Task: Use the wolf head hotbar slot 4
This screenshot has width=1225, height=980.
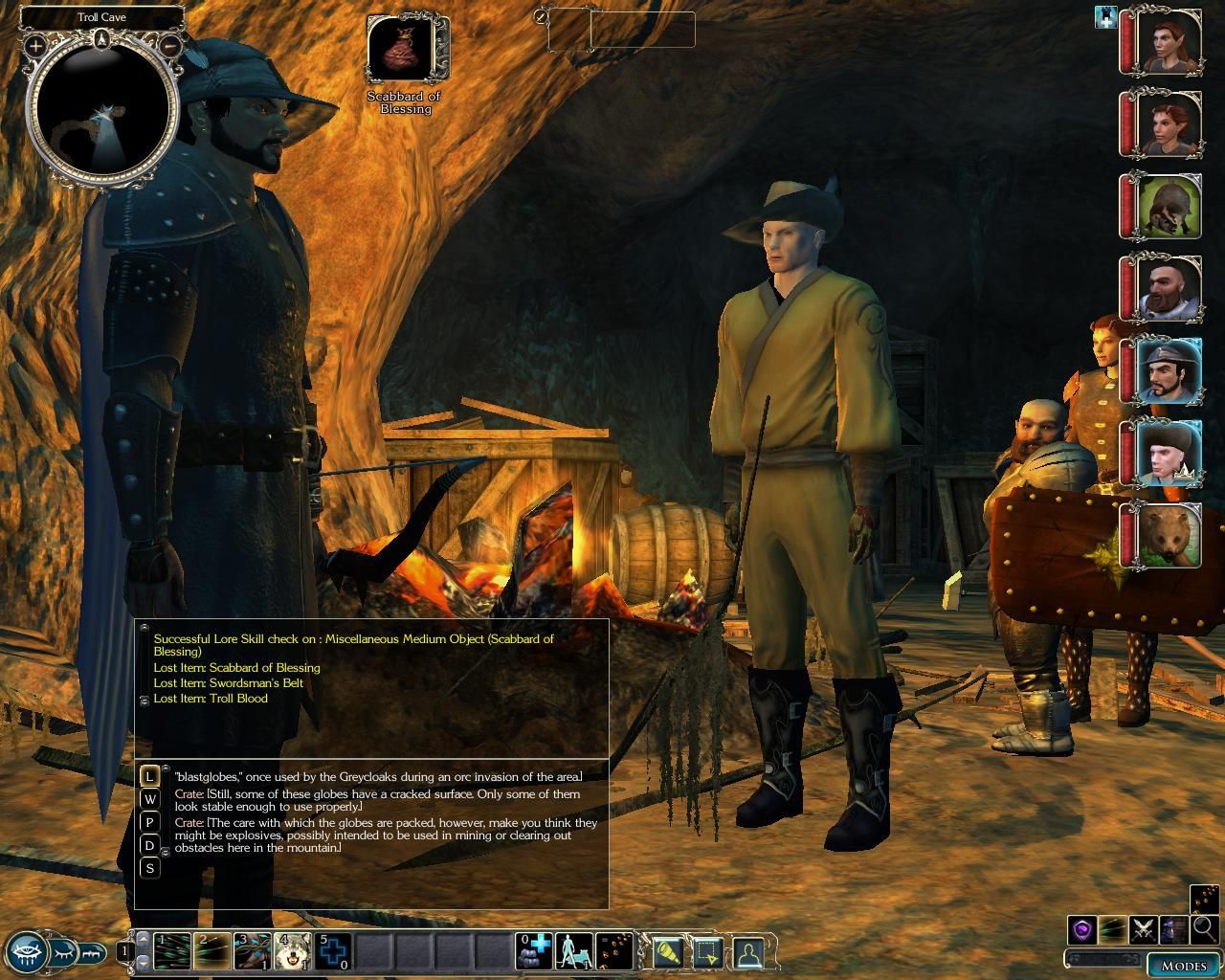Action: coord(293,951)
